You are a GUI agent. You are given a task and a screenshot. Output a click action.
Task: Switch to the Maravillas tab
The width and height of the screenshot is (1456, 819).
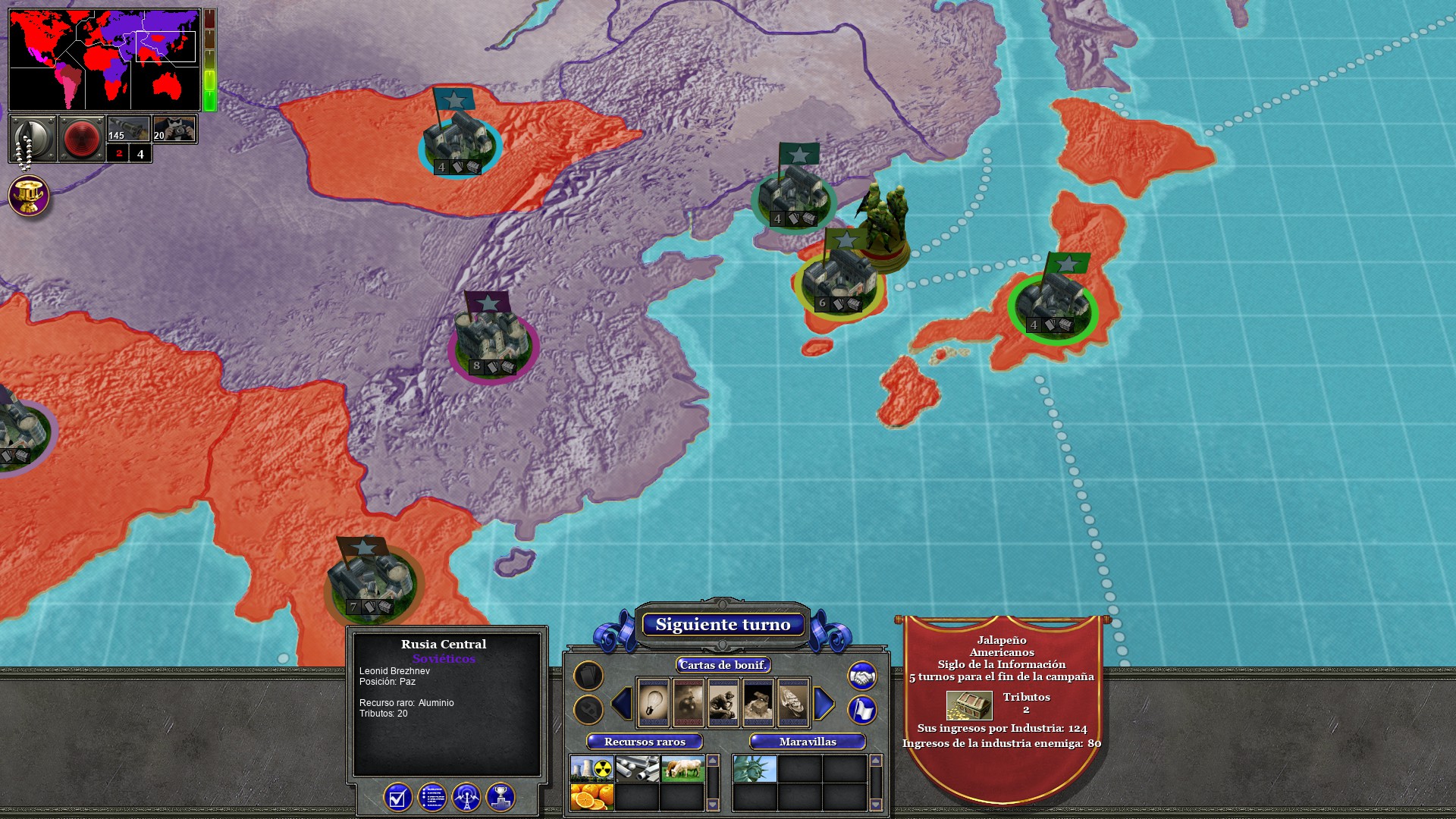(x=808, y=743)
